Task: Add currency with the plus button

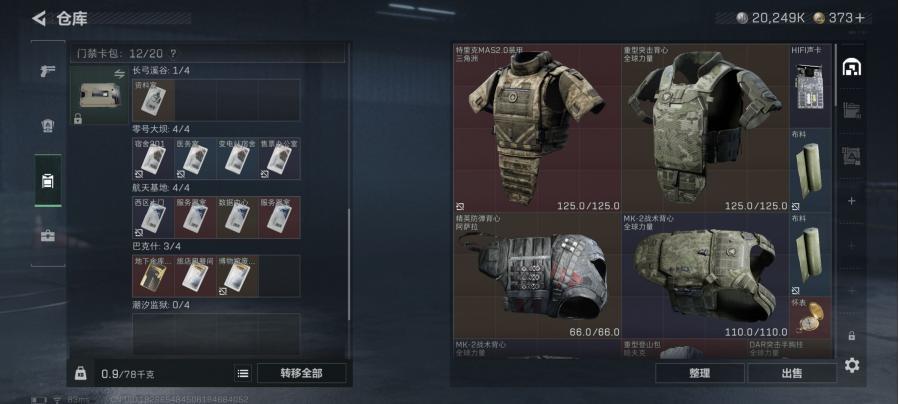Action: [x=859, y=17]
